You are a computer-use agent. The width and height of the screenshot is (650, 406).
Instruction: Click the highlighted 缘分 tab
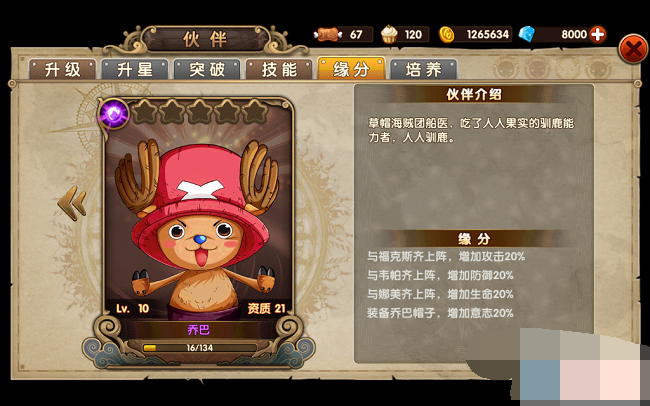click(350, 69)
